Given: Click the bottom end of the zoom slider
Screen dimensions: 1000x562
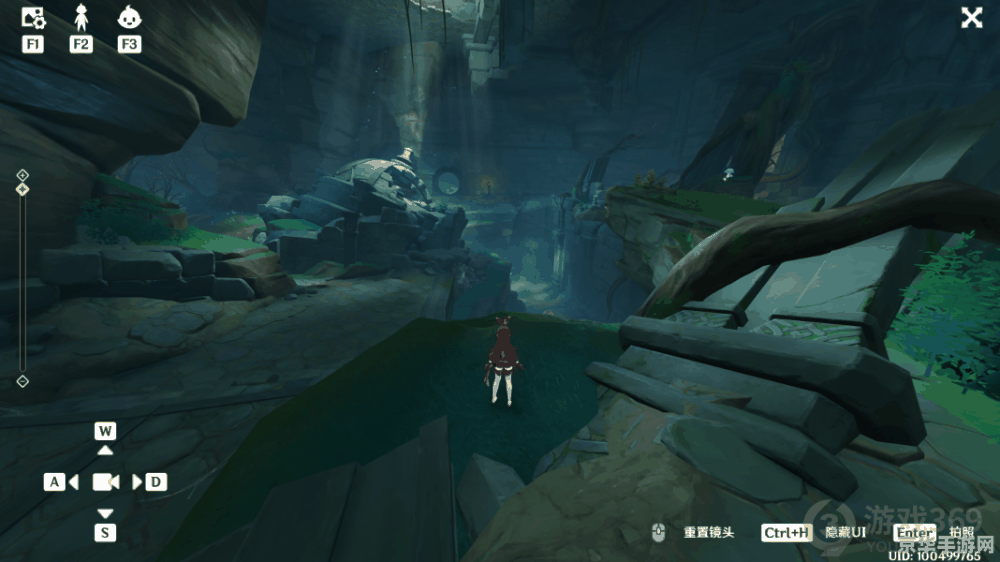Looking at the screenshot, I should click(x=22, y=381).
